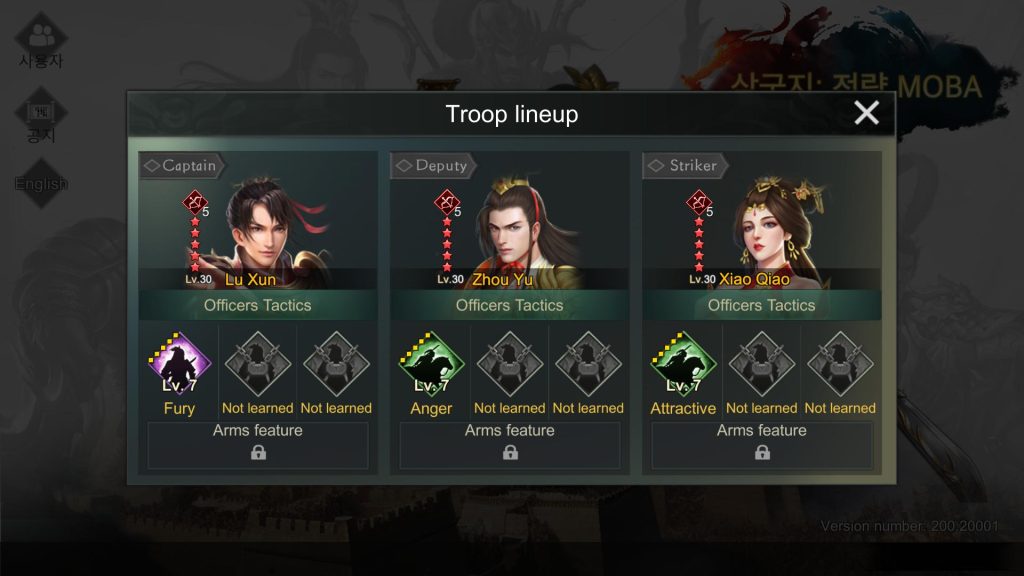Open the Anger tactic icon
The height and width of the screenshot is (576, 1024).
pos(431,366)
